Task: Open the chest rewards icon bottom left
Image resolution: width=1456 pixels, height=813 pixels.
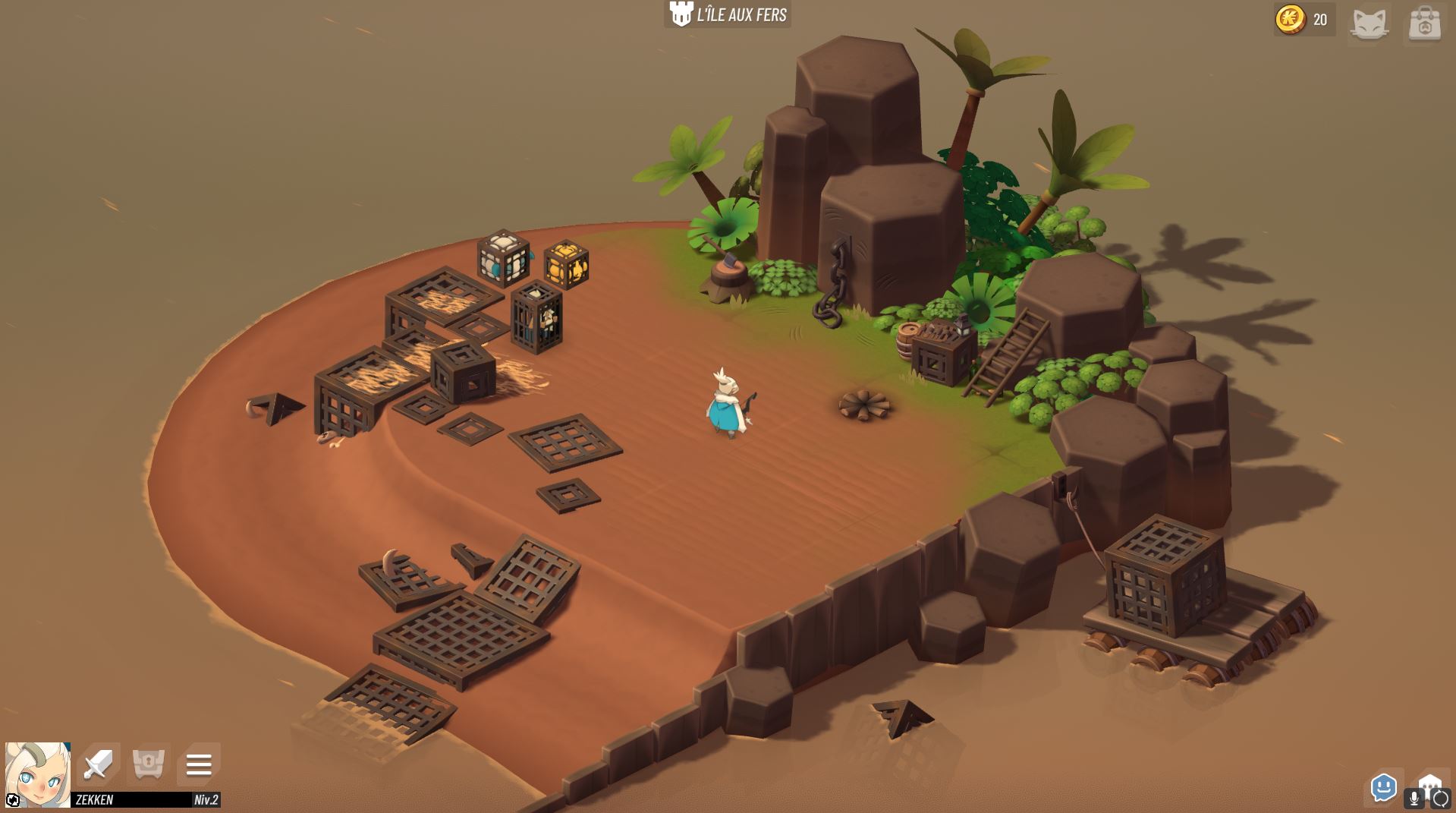Action: pyautogui.click(x=149, y=766)
